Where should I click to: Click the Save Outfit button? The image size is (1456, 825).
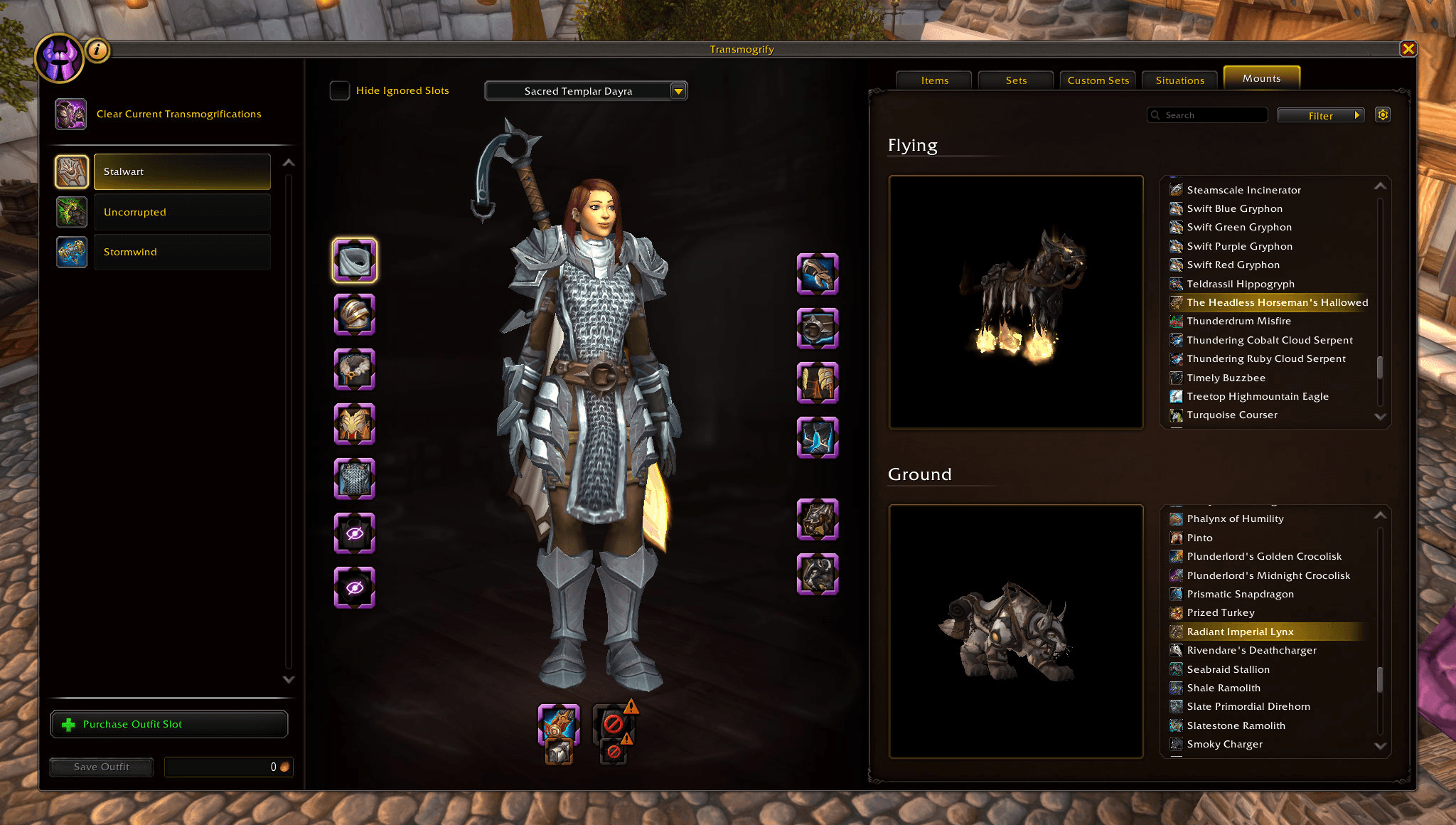(101, 767)
